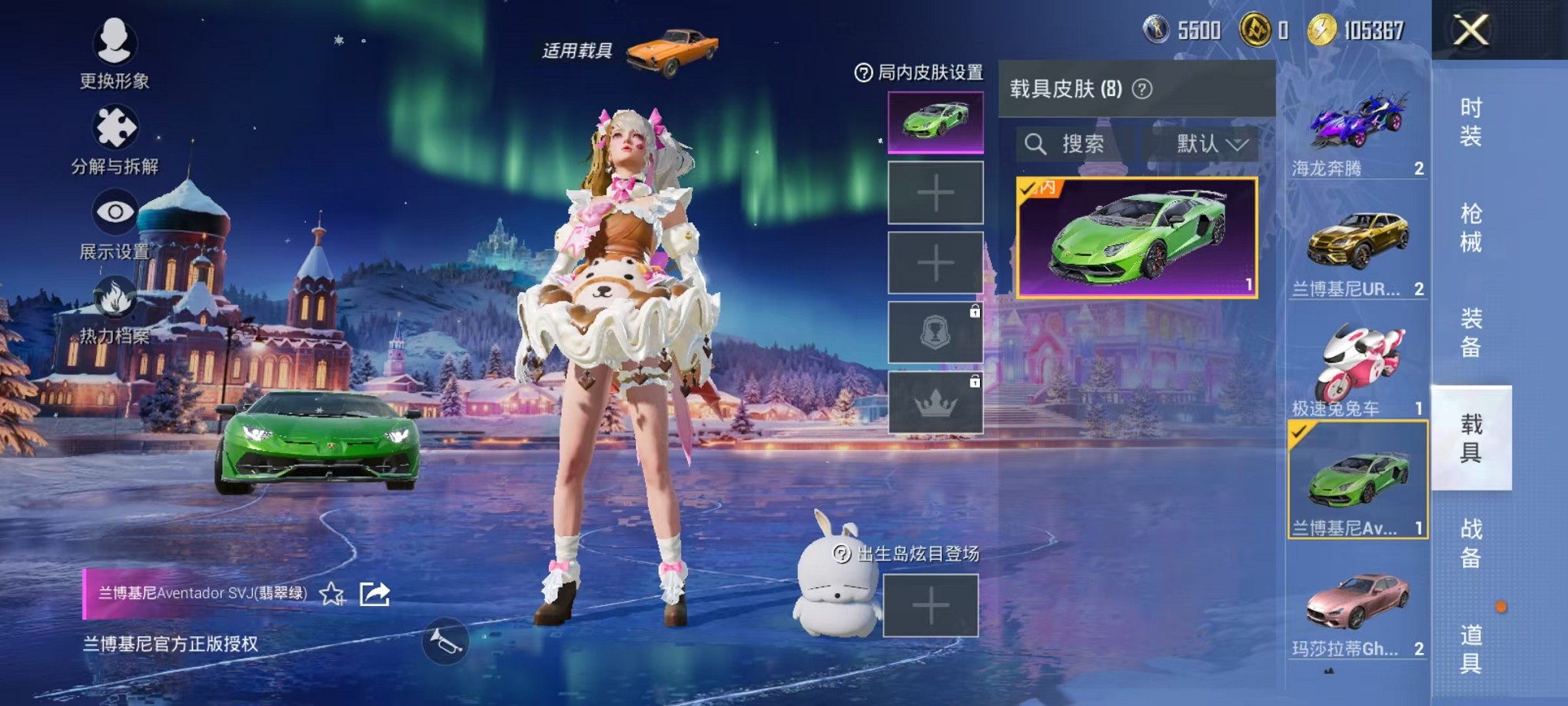Toggle the locked crown skin slot

[934, 404]
